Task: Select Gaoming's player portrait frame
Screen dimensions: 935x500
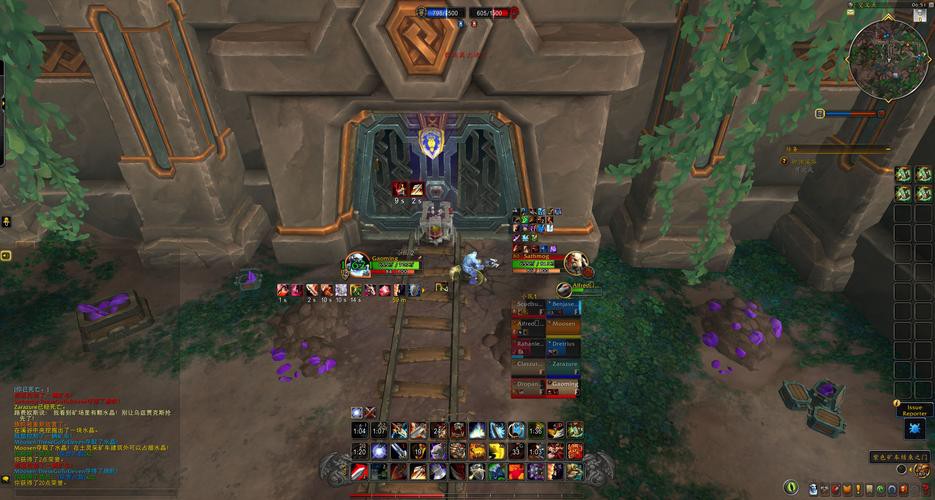Action: click(355, 267)
